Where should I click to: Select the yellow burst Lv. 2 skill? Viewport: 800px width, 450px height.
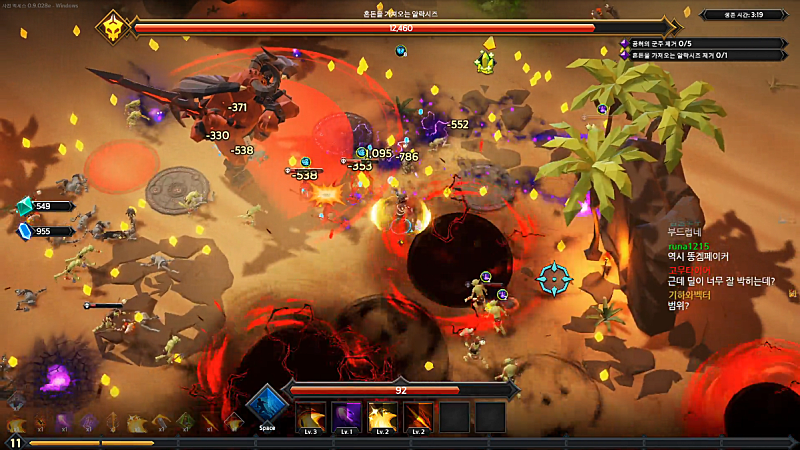click(383, 415)
